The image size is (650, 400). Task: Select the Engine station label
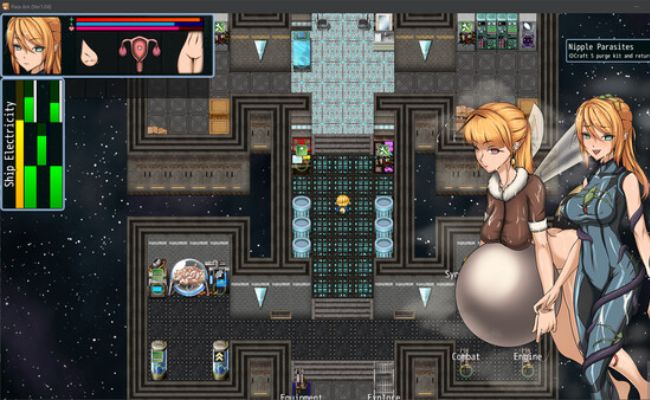click(x=527, y=356)
